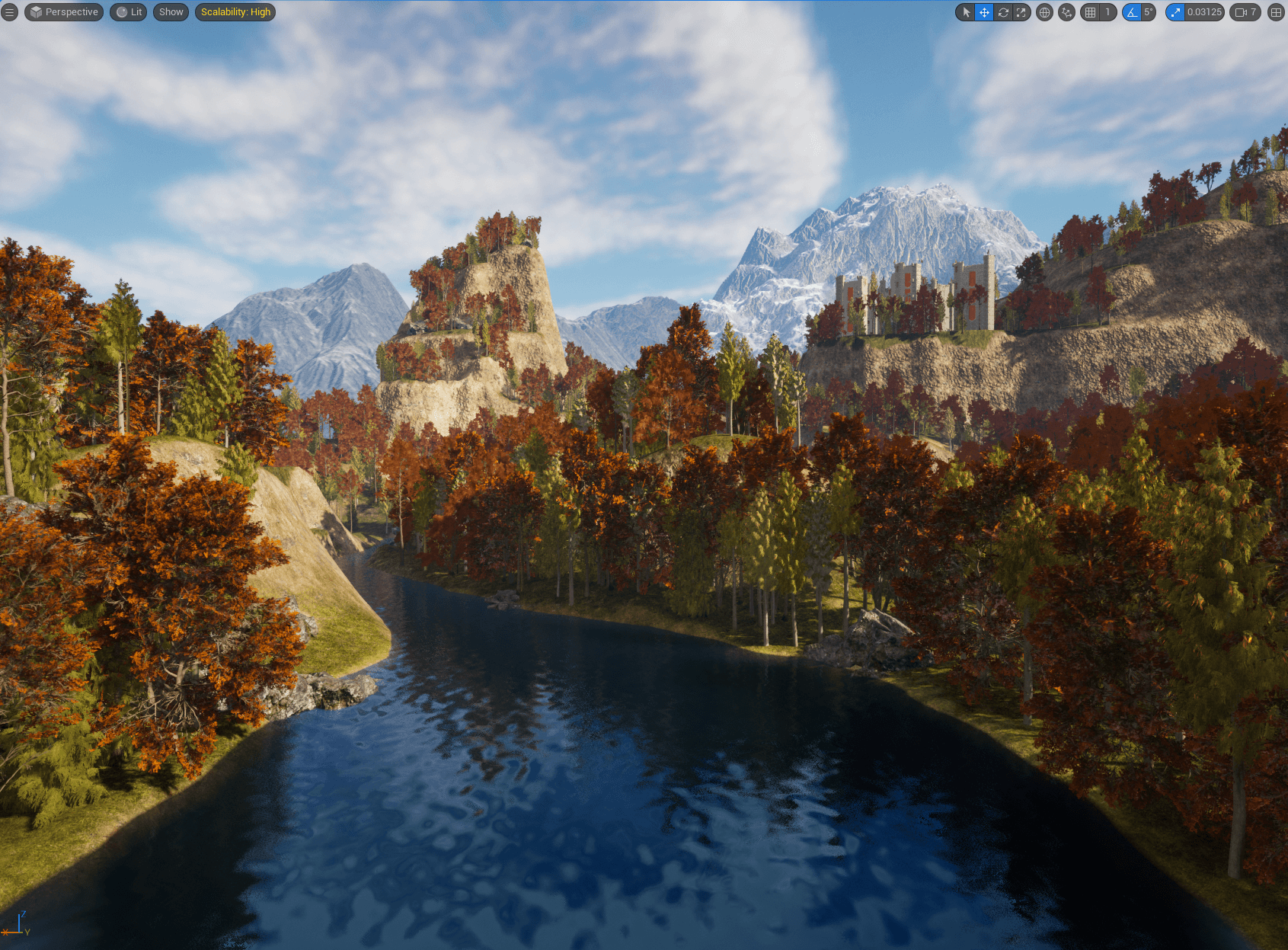Toggle the globe world coordinate system button
Screen dimensions: 1288x950
click(1044, 12)
